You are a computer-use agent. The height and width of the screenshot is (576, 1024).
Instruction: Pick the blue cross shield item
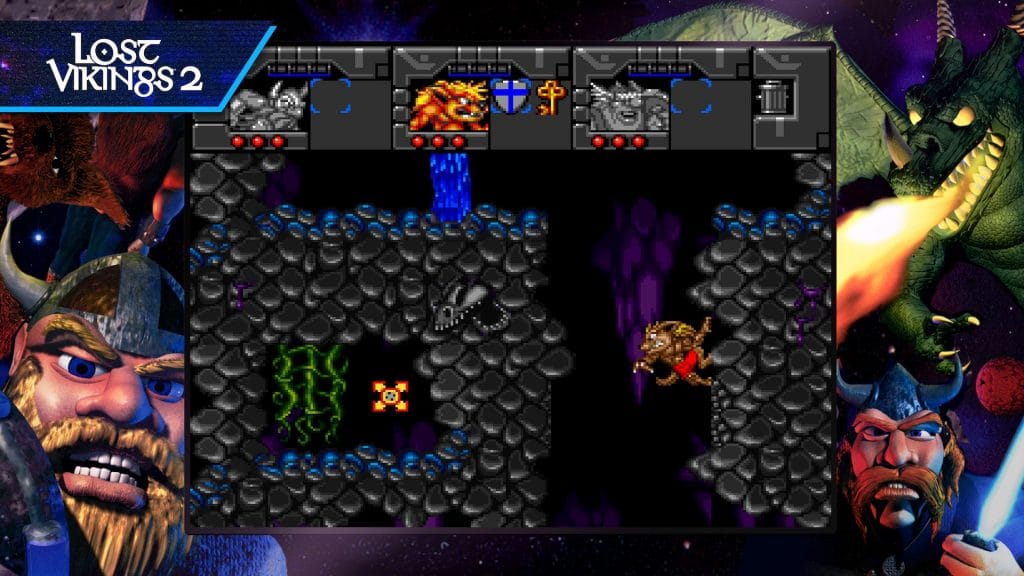pos(509,98)
